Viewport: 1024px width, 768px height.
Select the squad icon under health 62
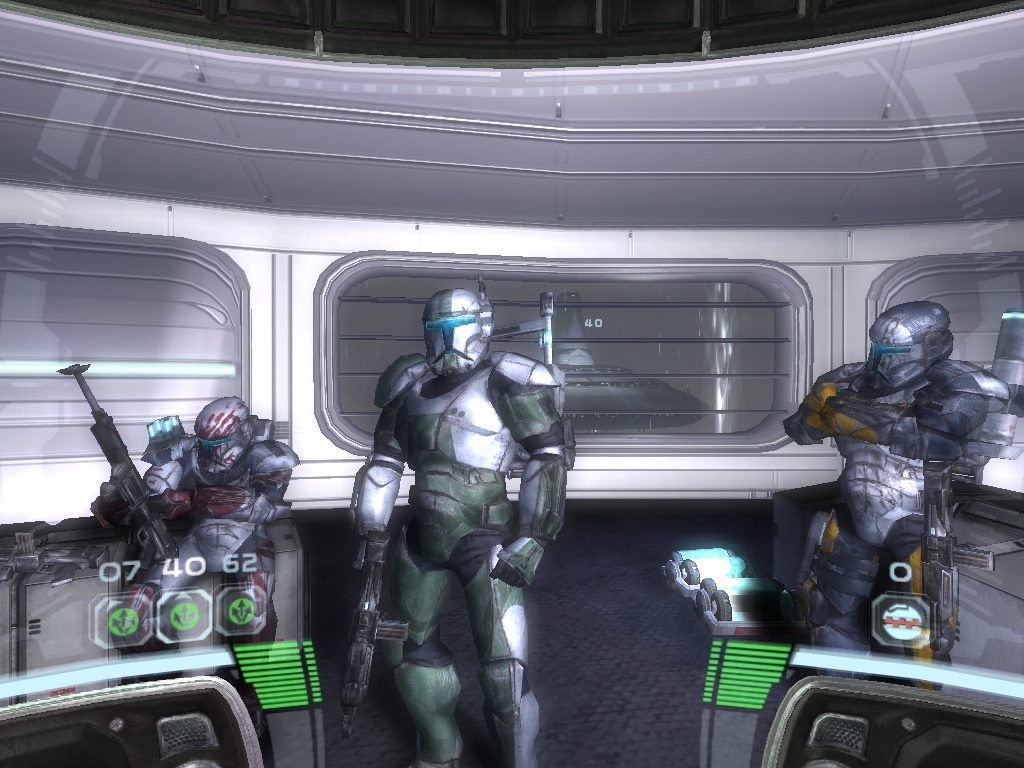pyautogui.click(x=240, y=612)
